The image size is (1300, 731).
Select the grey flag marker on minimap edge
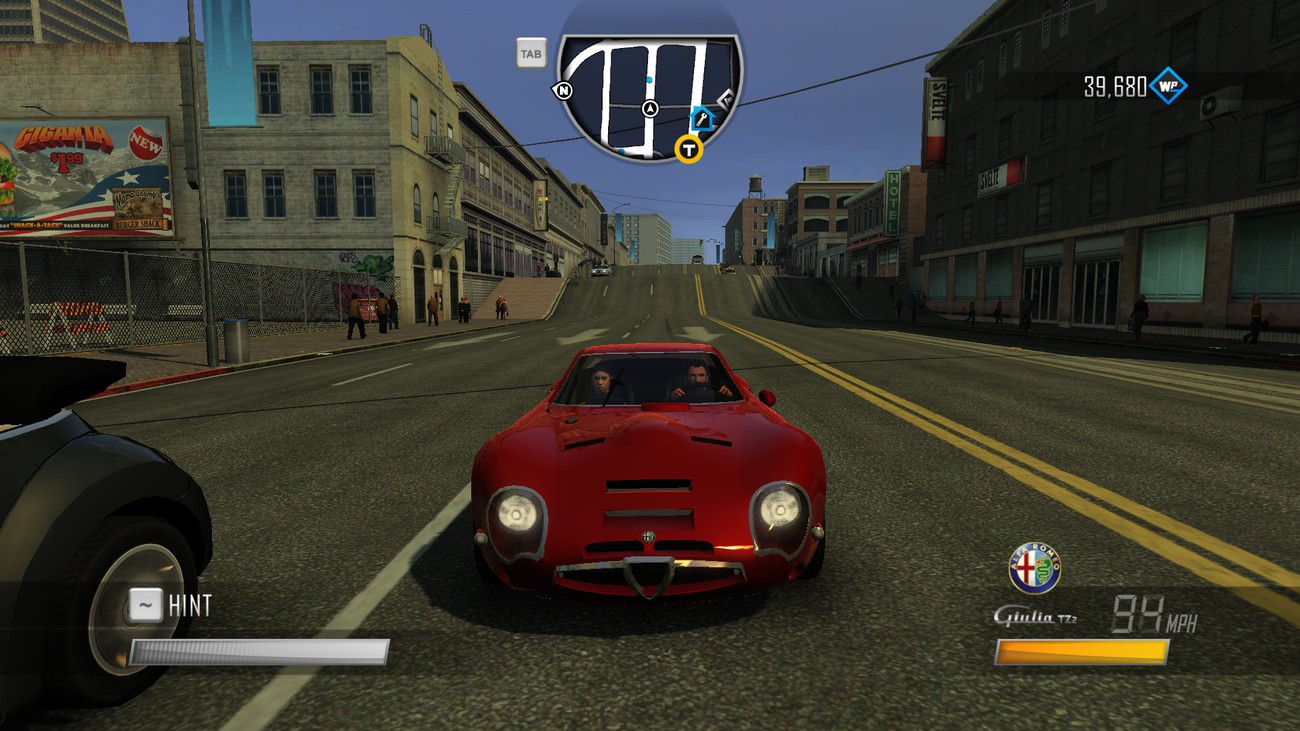coord(727,98)
